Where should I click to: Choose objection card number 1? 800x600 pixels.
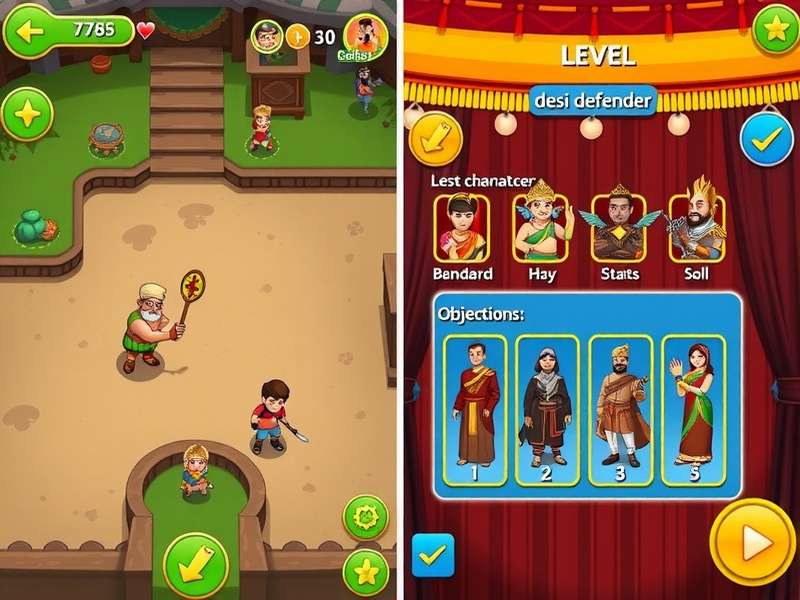click(x=476, y=412)
